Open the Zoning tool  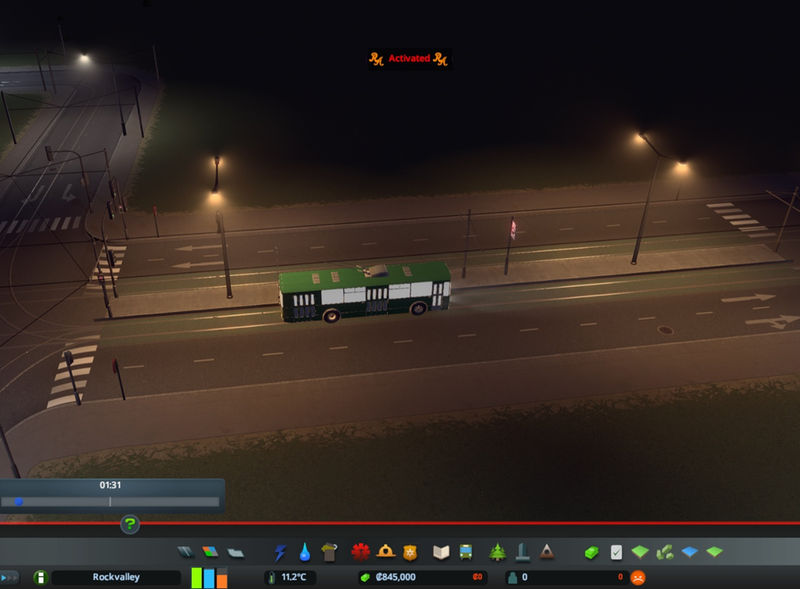(209, 552)
